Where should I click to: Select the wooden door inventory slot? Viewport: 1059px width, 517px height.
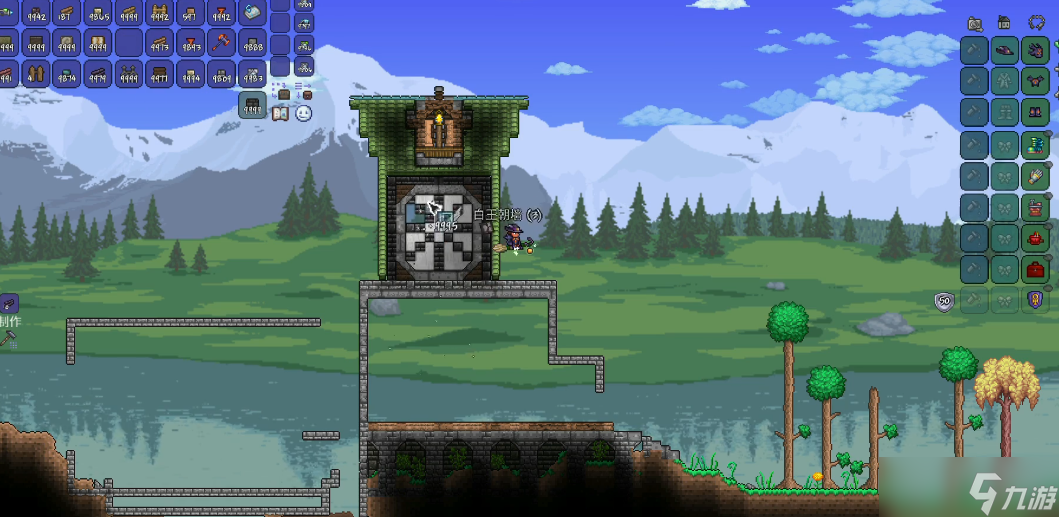(36, 73)
